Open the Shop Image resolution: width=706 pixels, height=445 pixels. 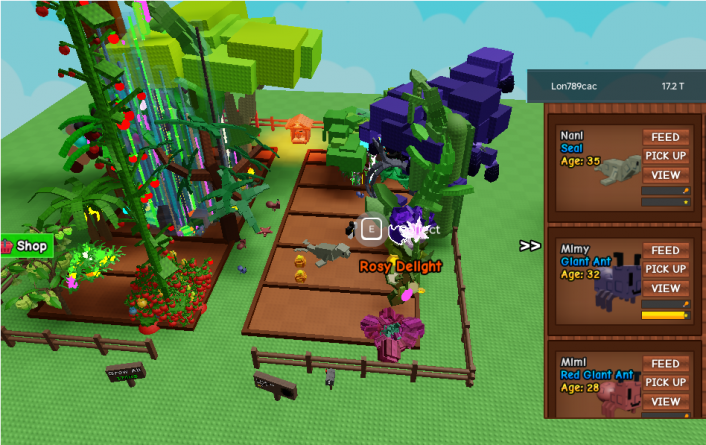[25, 245]
